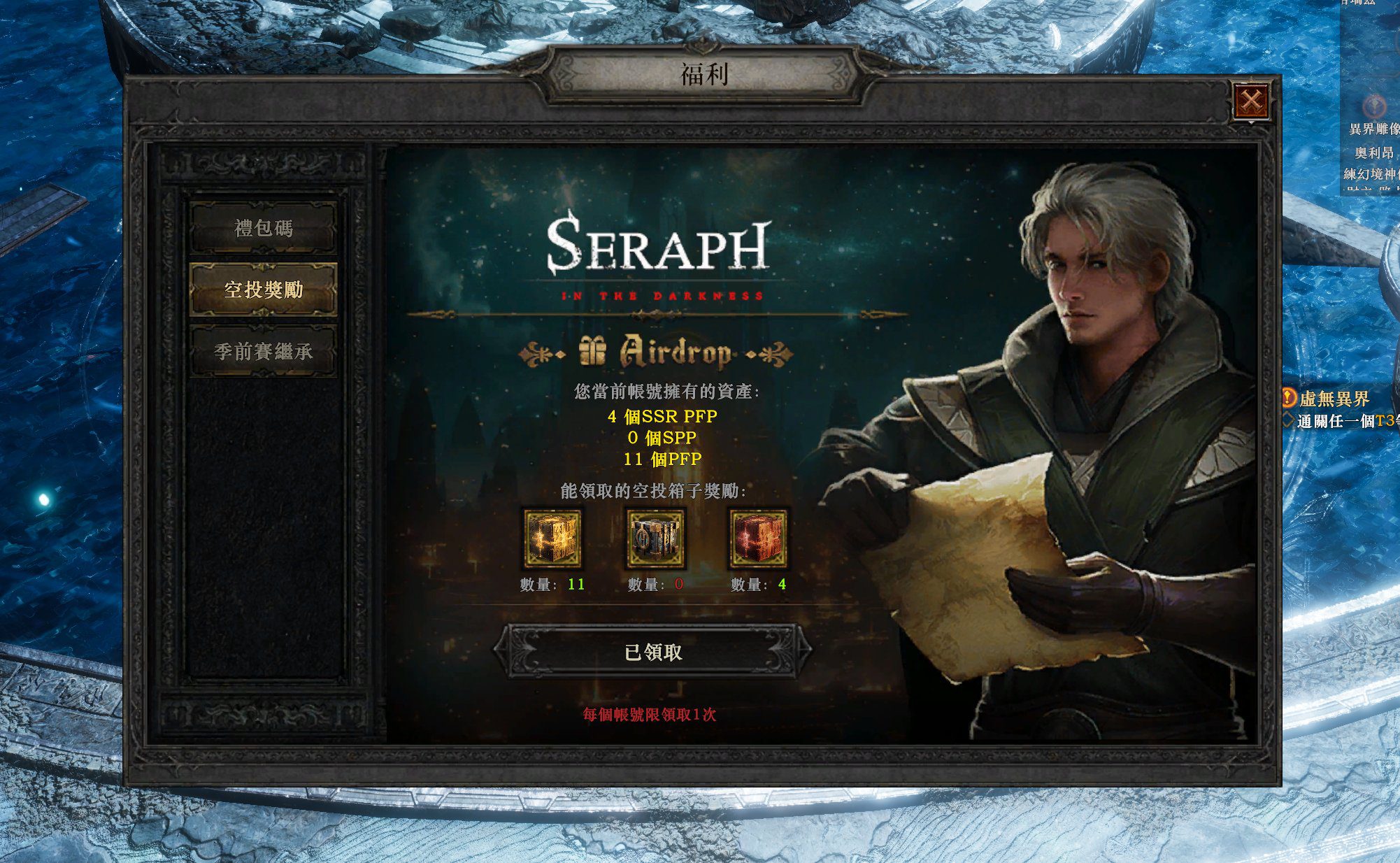Image resolution: width=1400 pixels, height=863 pixels.
Task: Select the 空投獎勵 airdrop rewards tab
Action: (x=264, y=290)
